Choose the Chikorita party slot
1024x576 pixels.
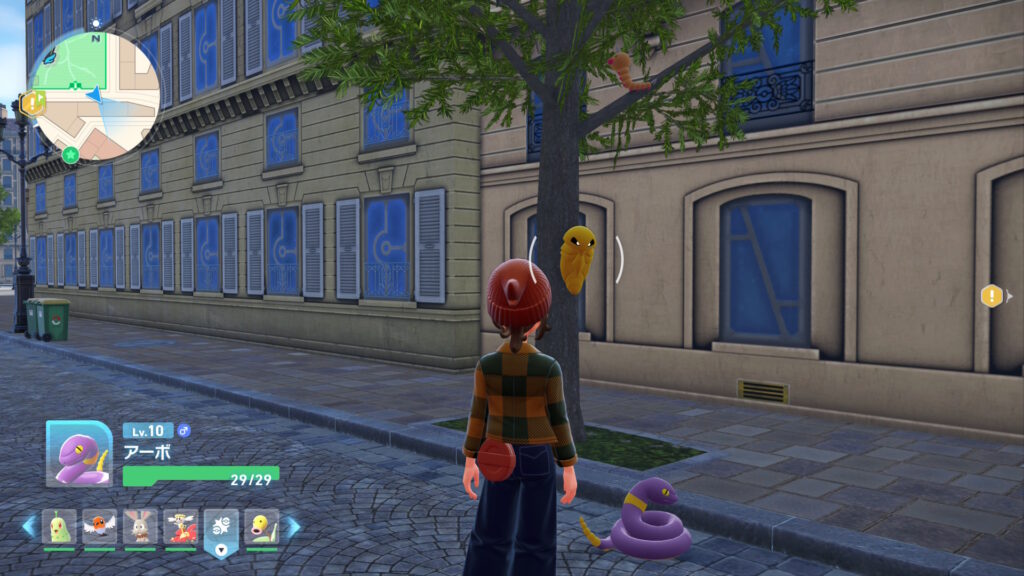pyautogui.click(x=59, y=526)
